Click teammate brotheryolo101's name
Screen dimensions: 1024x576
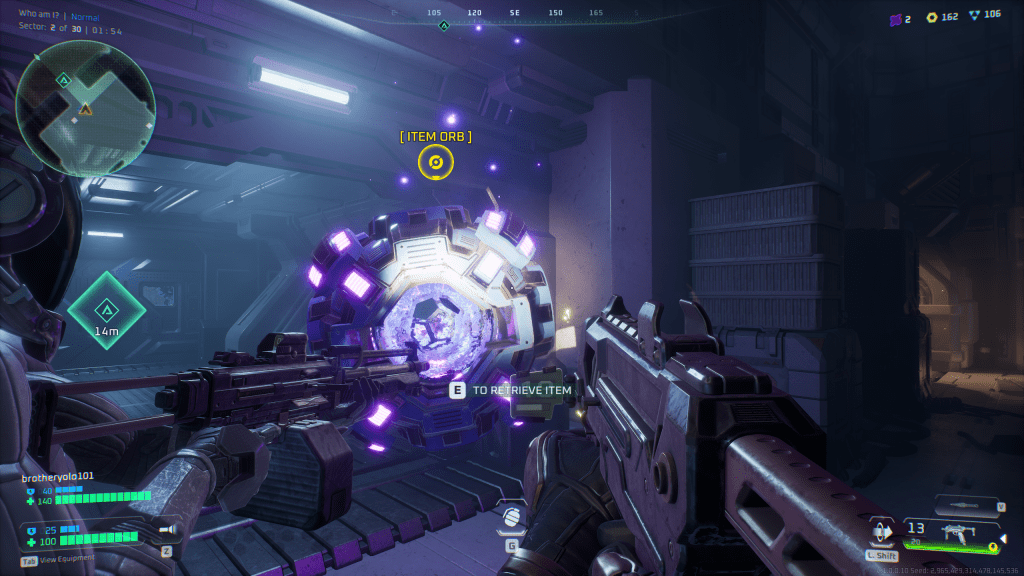click(58, 476)
